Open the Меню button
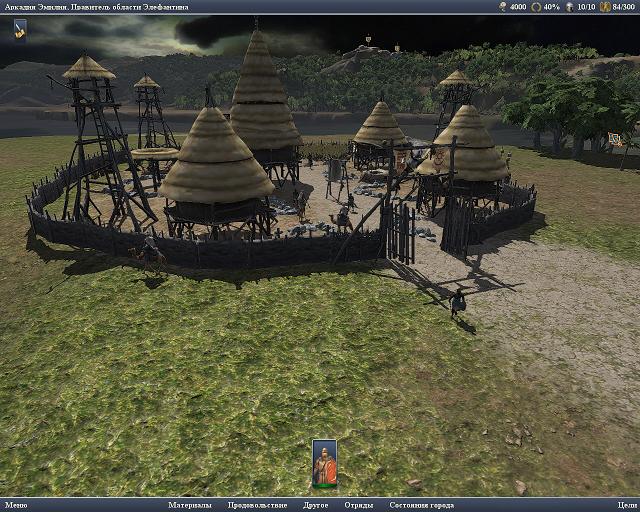The image size is (640, 512). (x=15, y=505)
